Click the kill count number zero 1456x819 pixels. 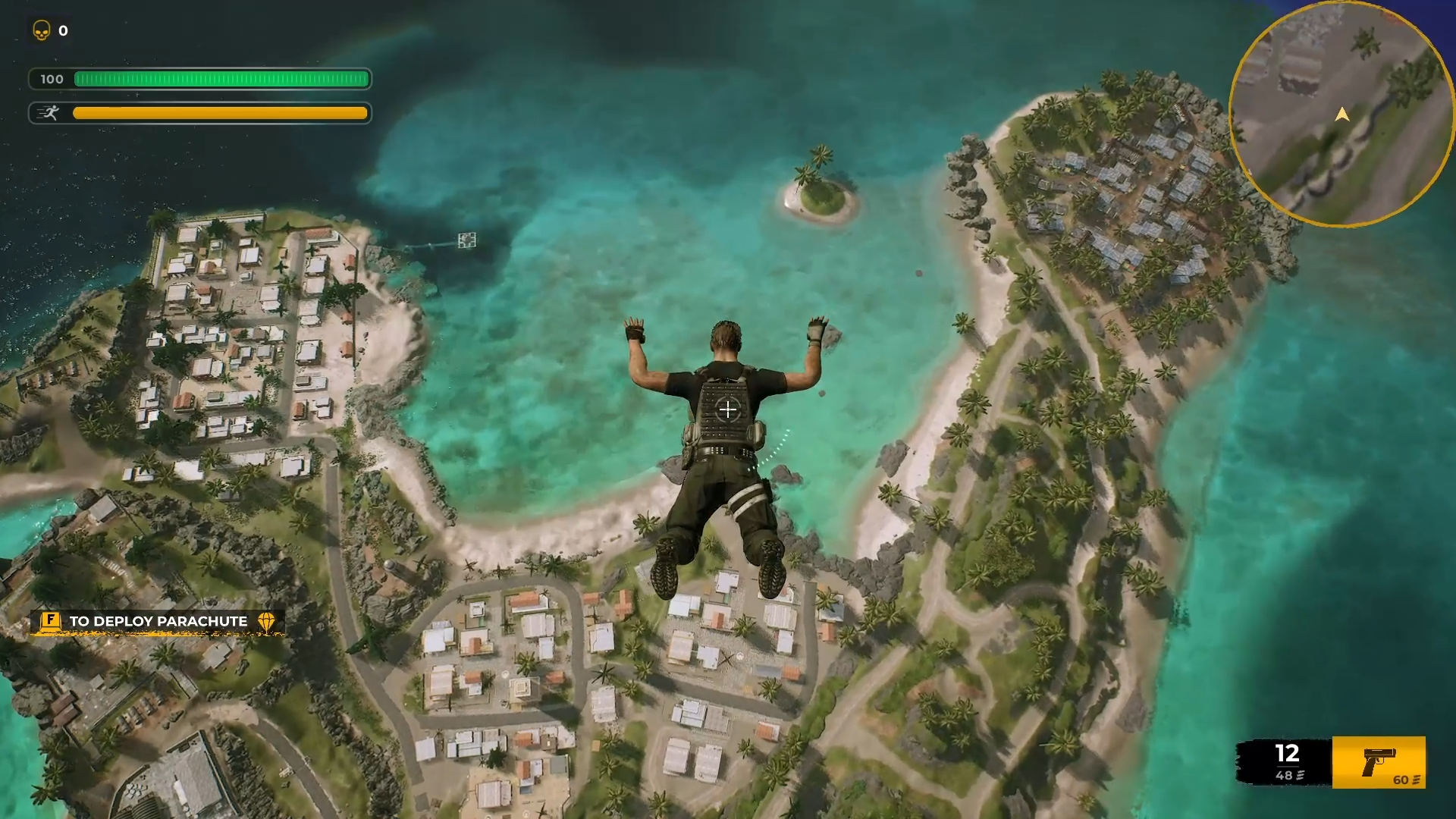pos(63,31)
